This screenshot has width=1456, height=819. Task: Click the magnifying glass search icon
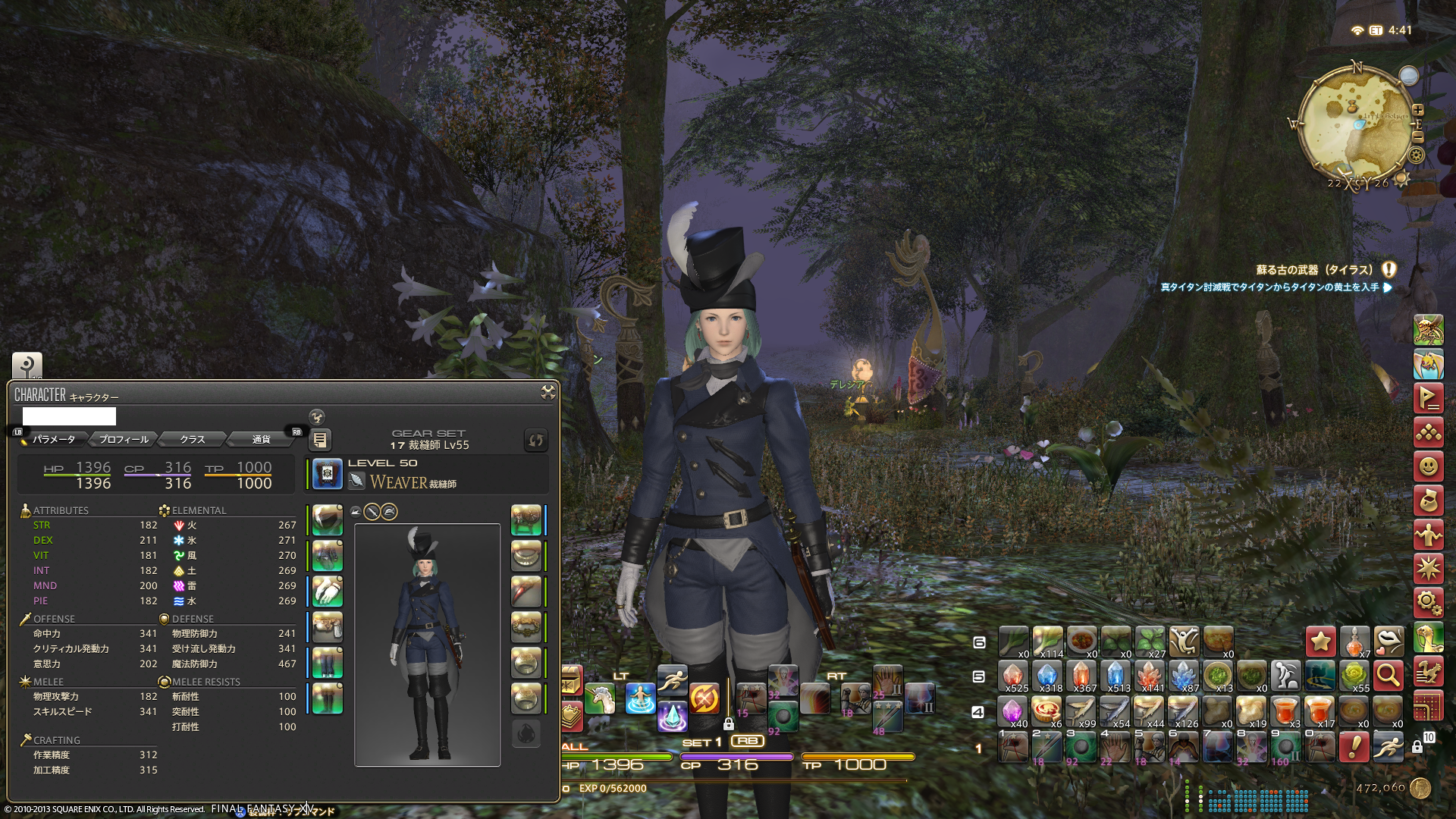[1388, 675]
